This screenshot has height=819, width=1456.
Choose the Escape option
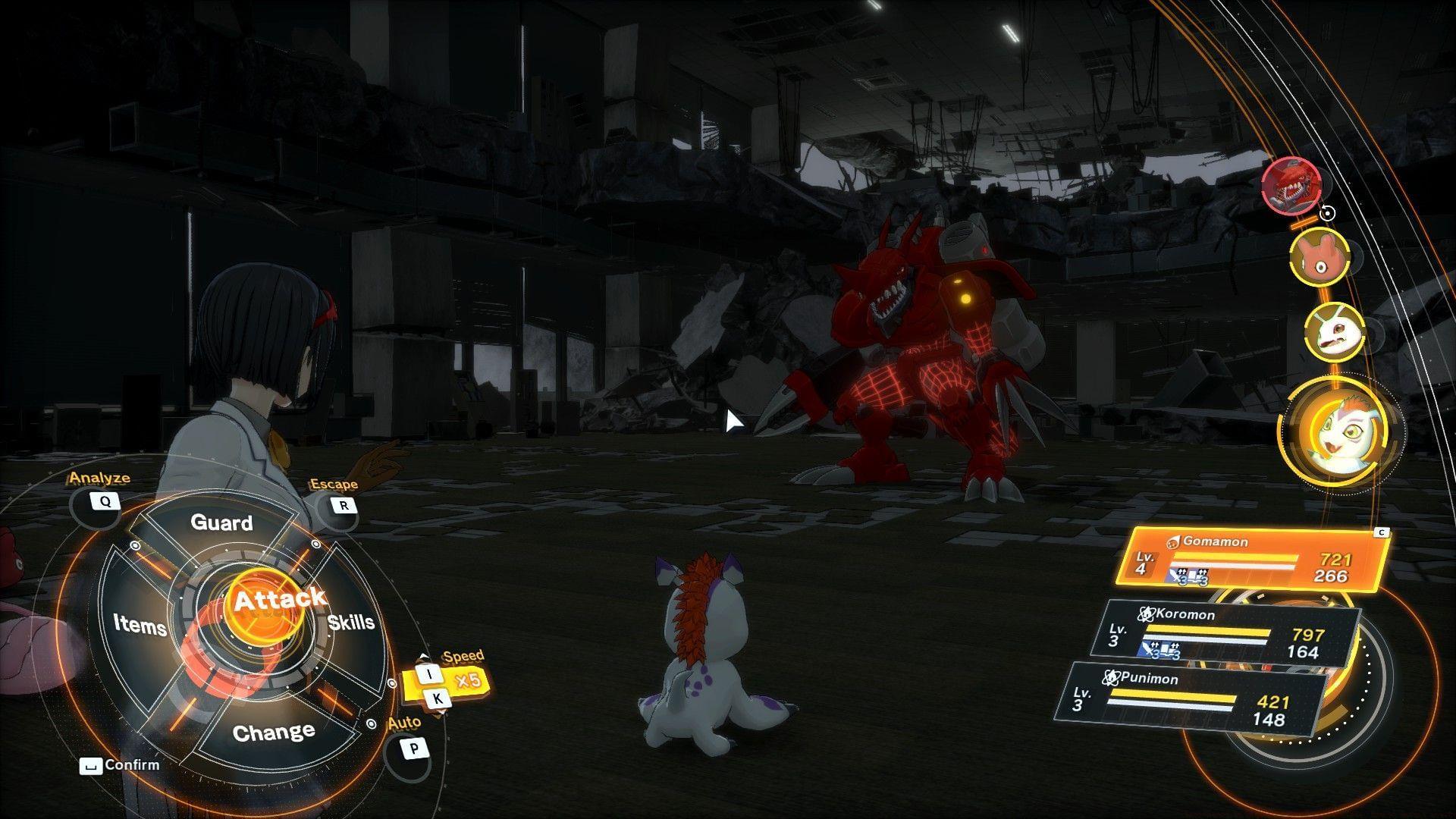pyautogui.click(x=344, y=505)
